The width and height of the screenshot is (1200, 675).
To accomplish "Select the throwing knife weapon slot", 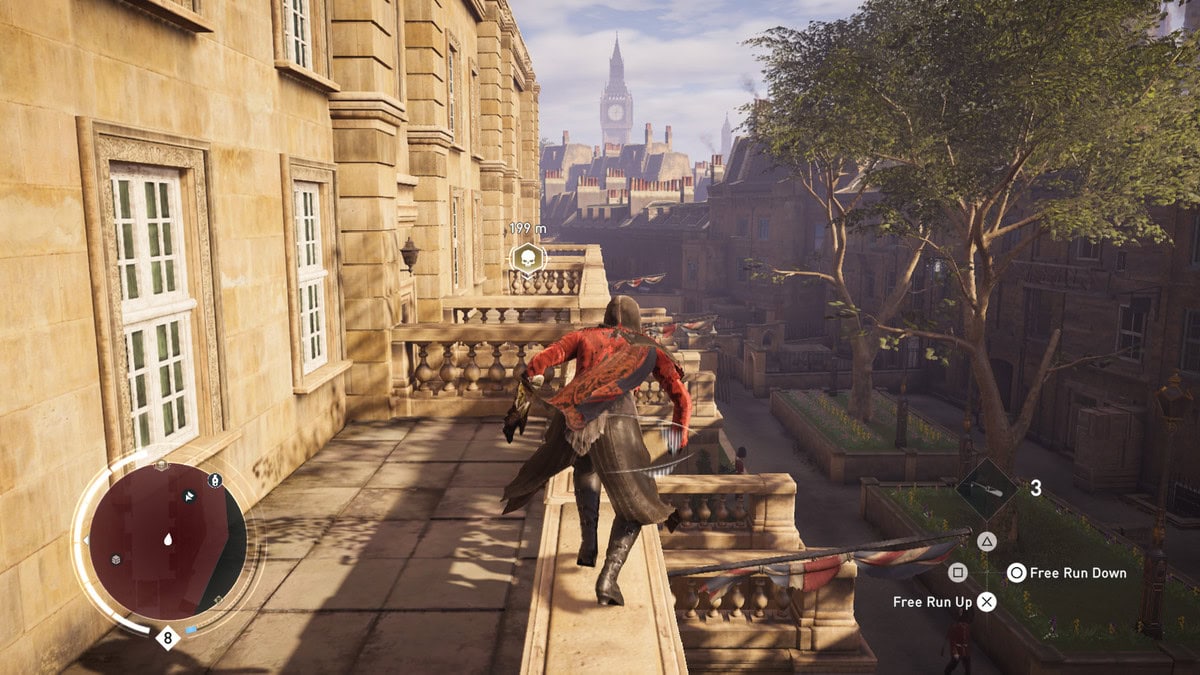I will 986,488.
